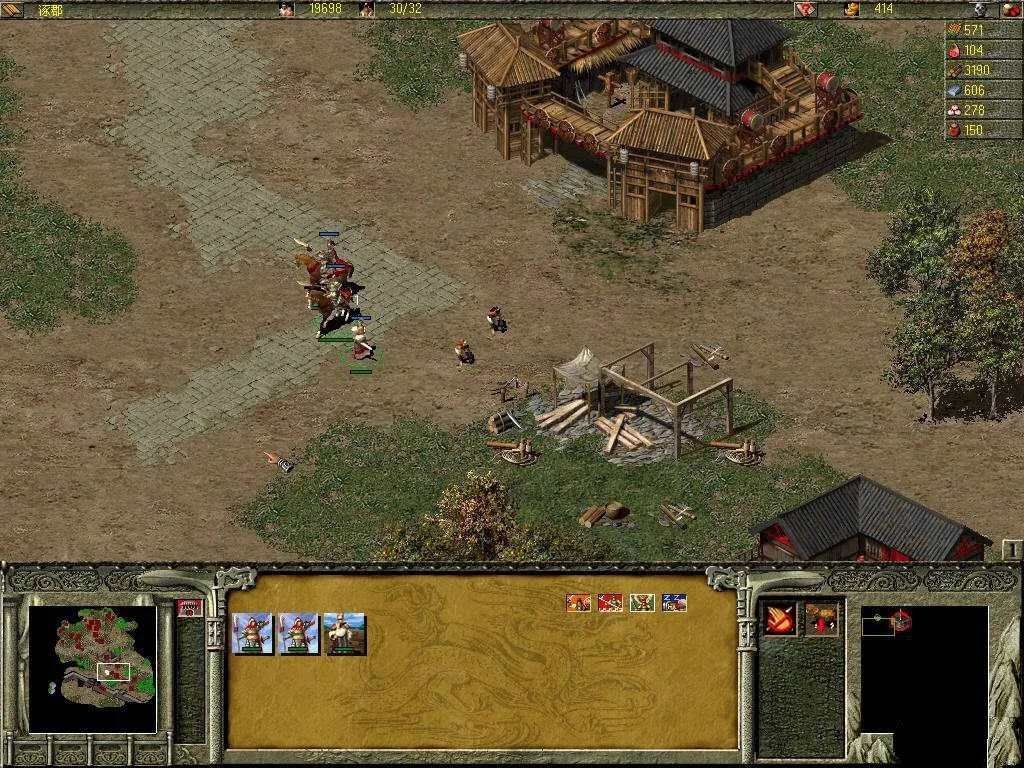This screenshot has width=1024, height=768.
Task: Click the blue ZZ sleep stance icon
Action: tap(674, 602)
